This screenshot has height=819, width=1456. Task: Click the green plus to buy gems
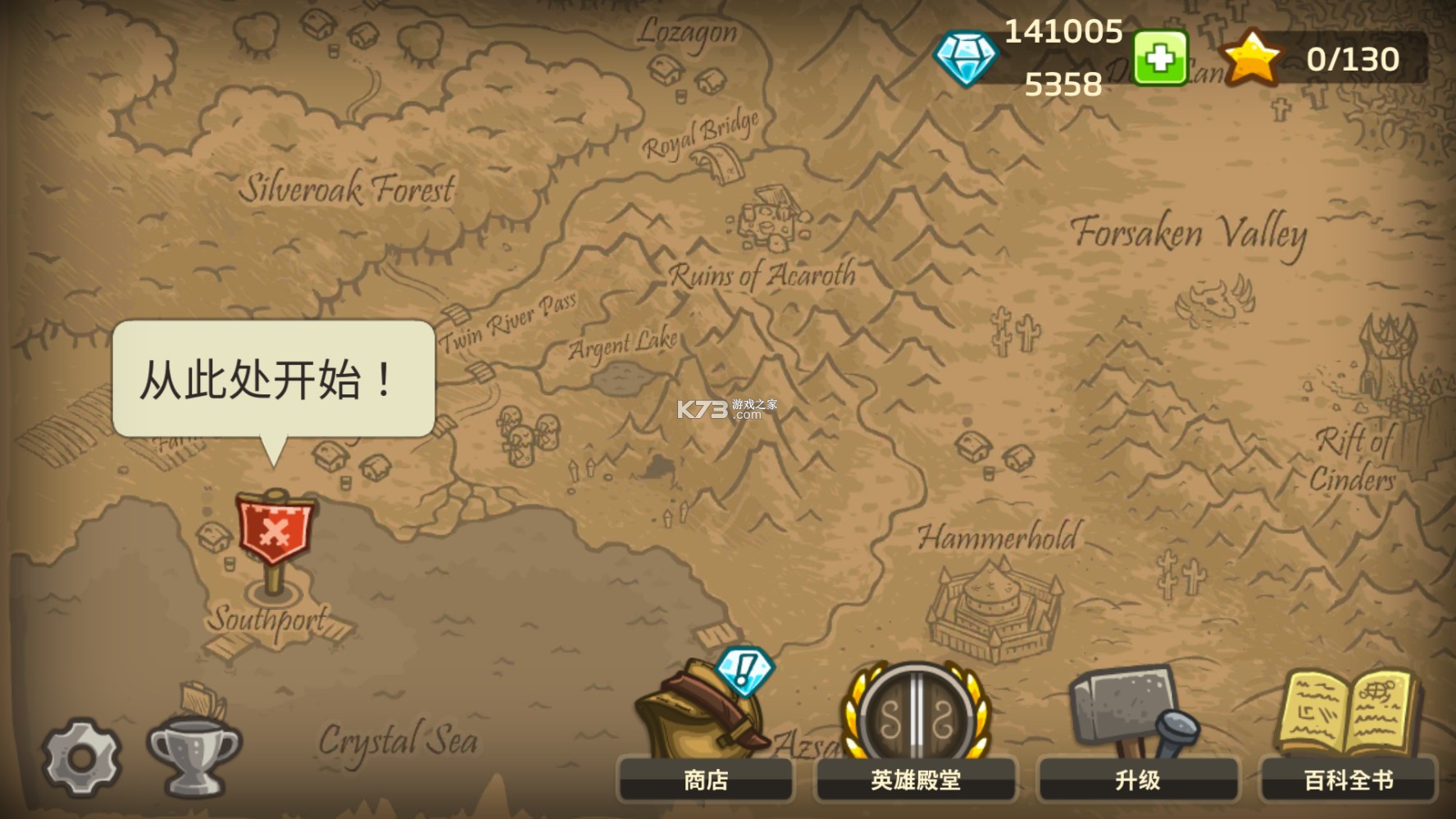[x=1158, y=59]
